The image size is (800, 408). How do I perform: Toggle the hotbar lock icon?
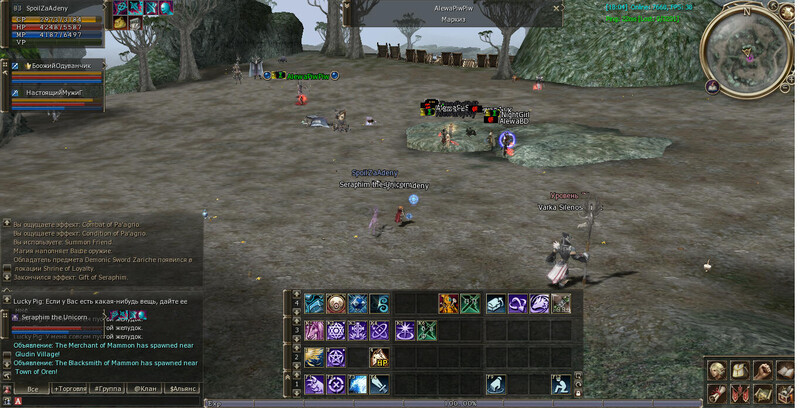coord(578,394)
